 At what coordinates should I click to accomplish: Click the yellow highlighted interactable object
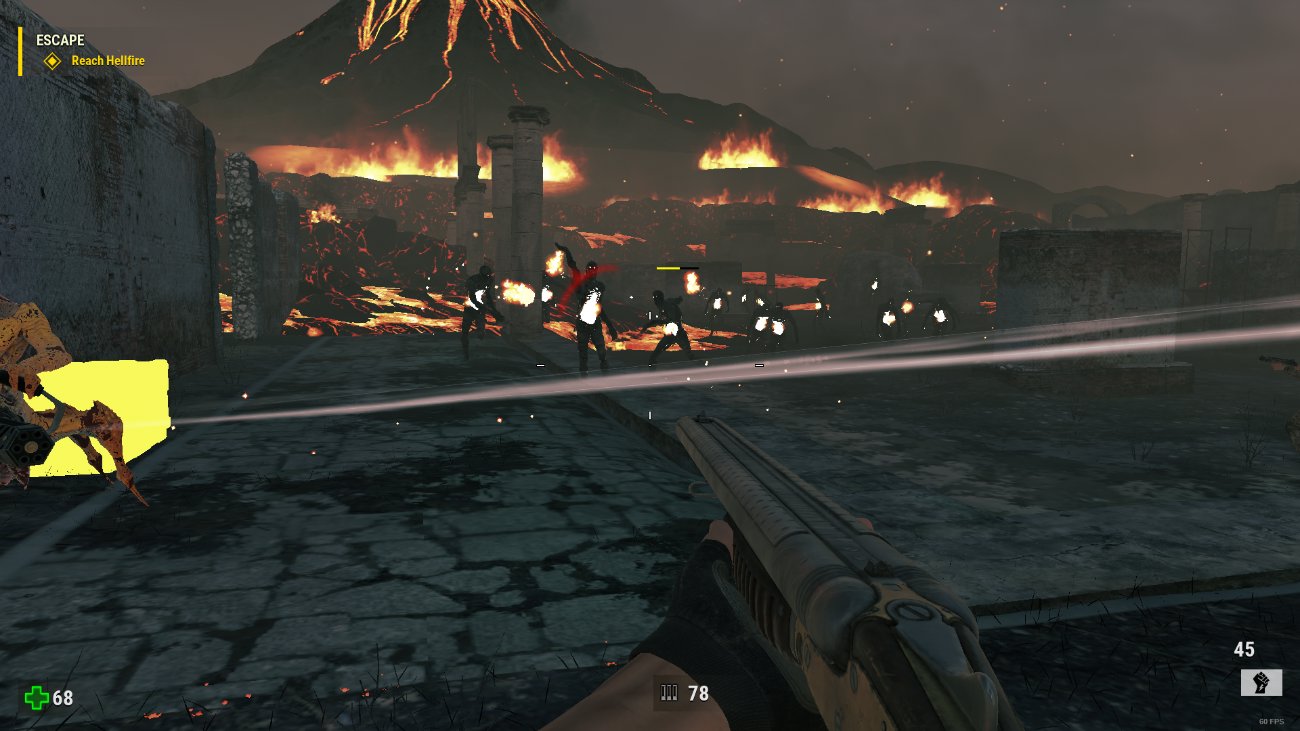105,415
